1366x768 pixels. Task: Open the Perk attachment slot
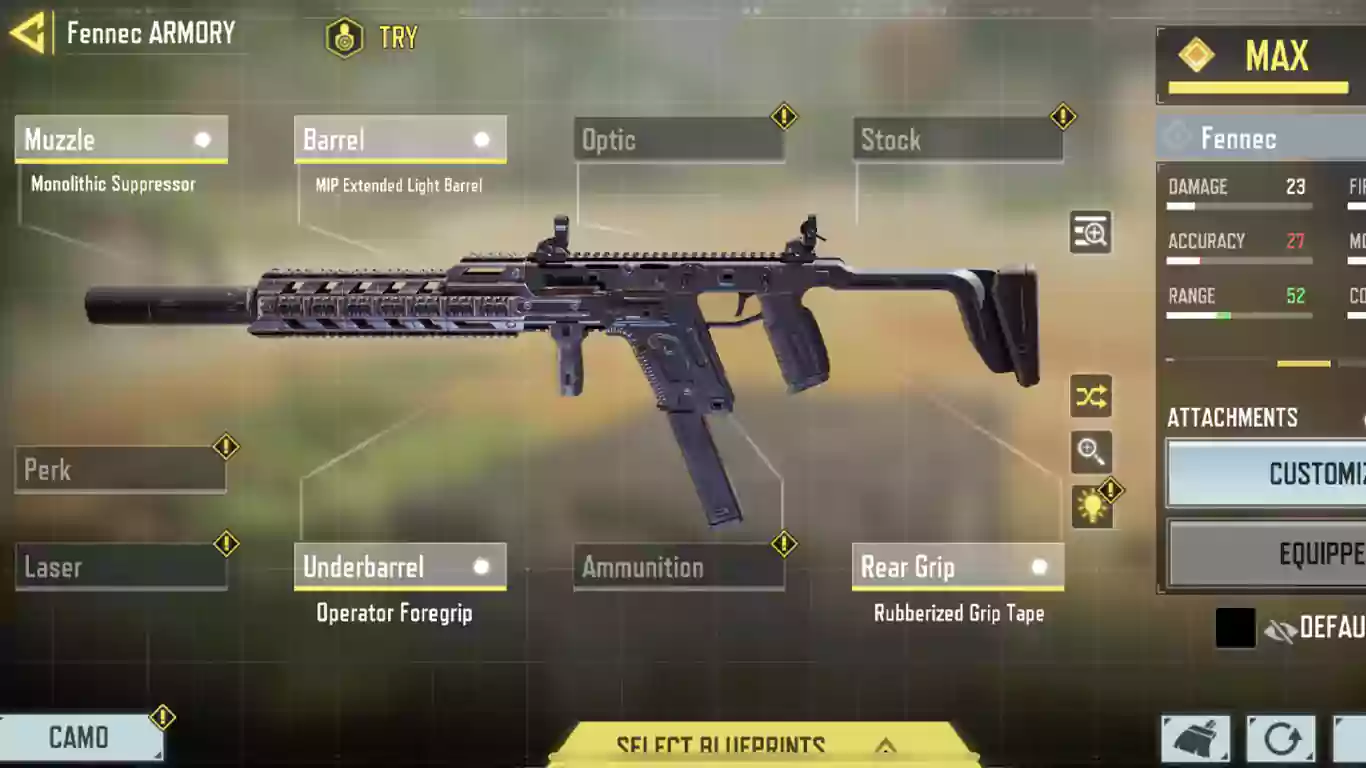(120, 470)
